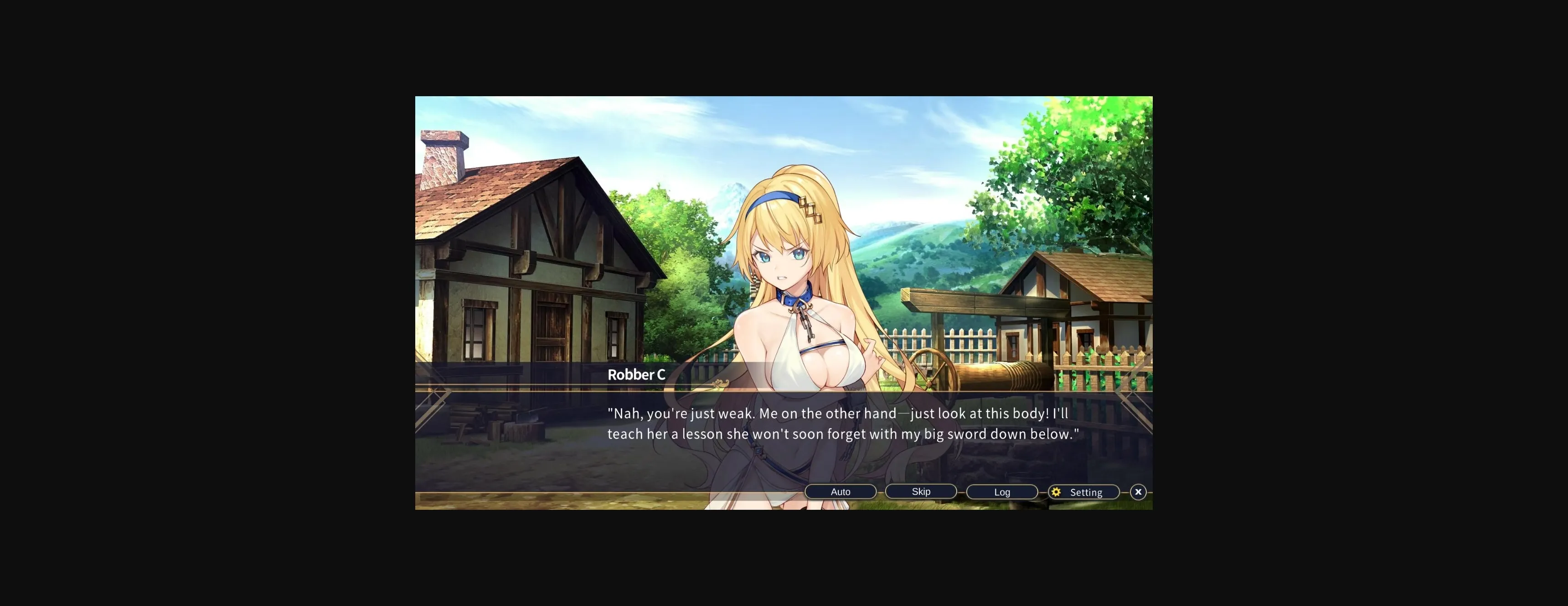Click the gear icon on the Setting button
The image size is (1568, 606).
[1057, 492]
